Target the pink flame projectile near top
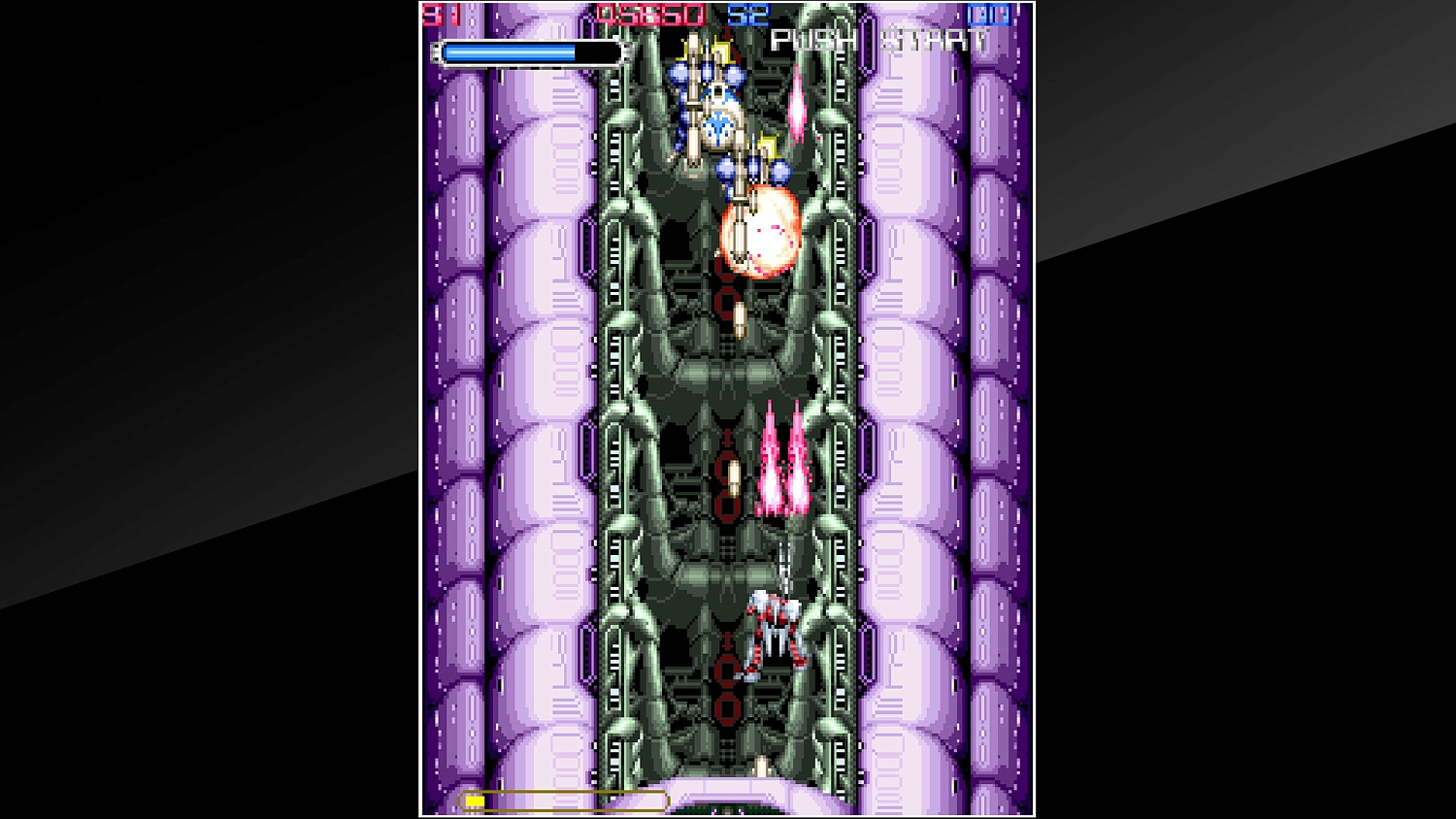Viewport: 1456px width, 819px height. click(x=798, y=107)
